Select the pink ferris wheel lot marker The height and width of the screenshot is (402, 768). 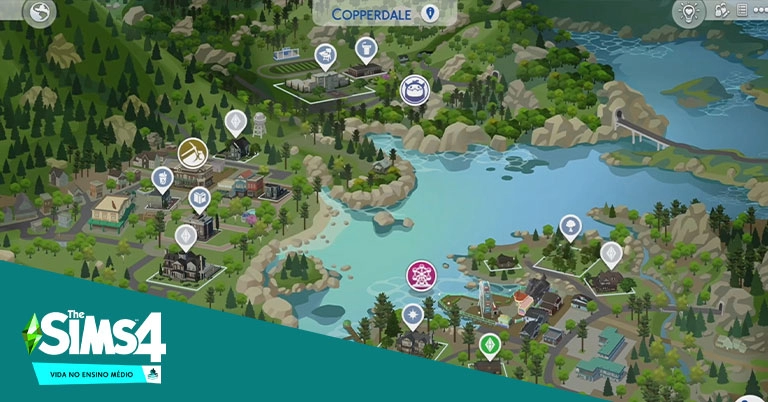[420, 273]
